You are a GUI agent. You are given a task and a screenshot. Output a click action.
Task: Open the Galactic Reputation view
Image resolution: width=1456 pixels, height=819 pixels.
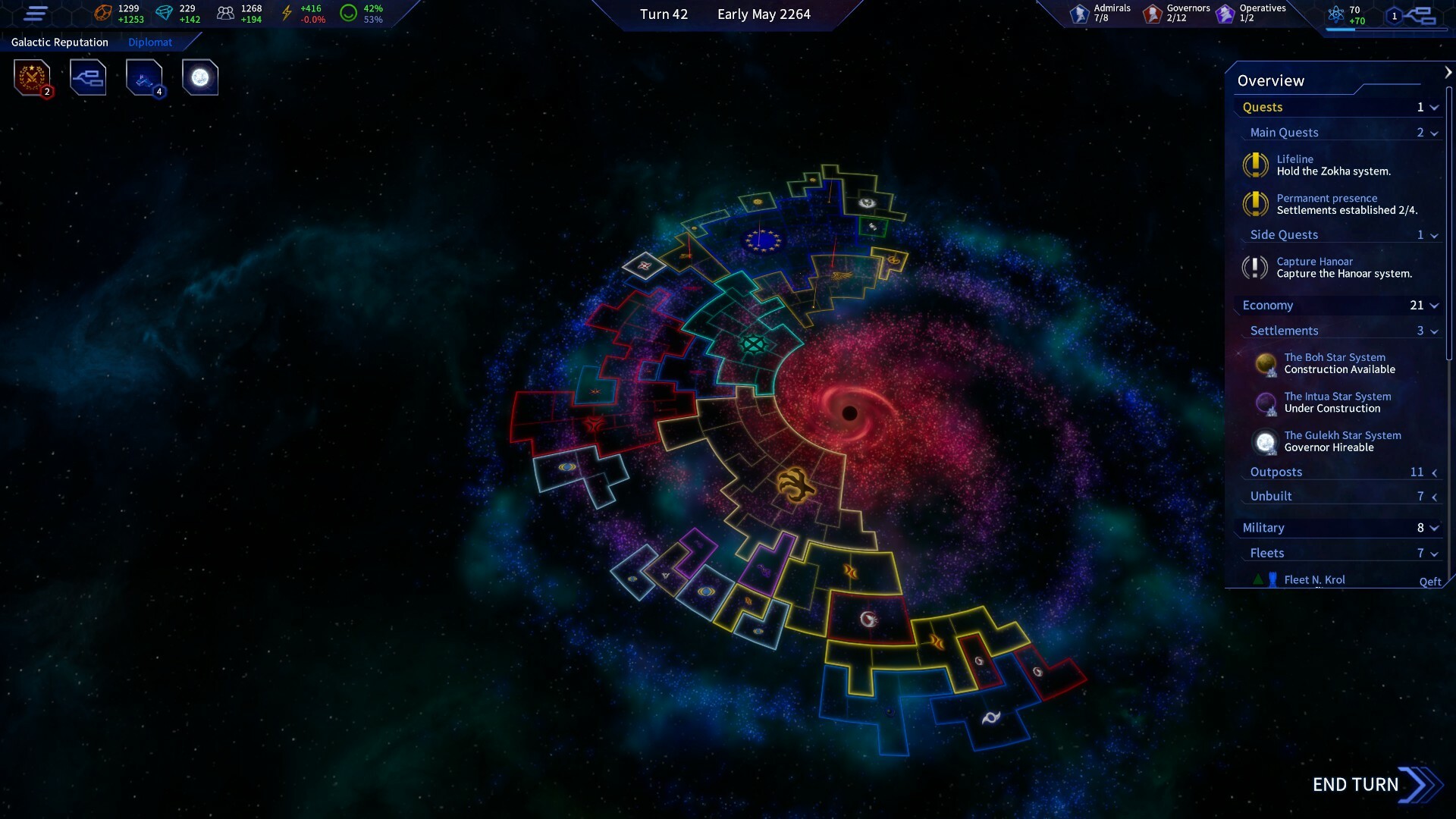(59, 42)
